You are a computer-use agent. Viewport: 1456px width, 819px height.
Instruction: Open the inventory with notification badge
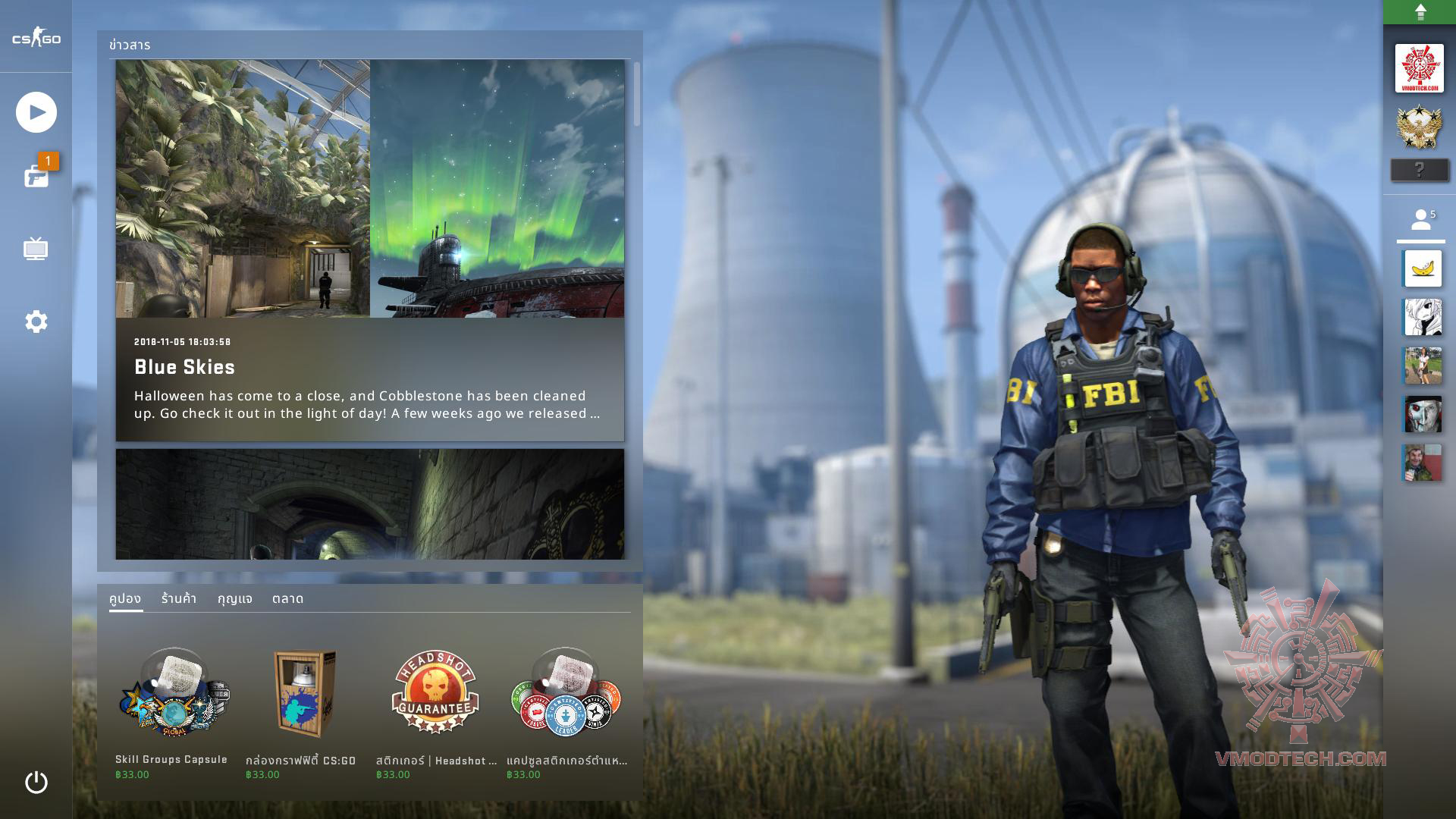(36, 176)
